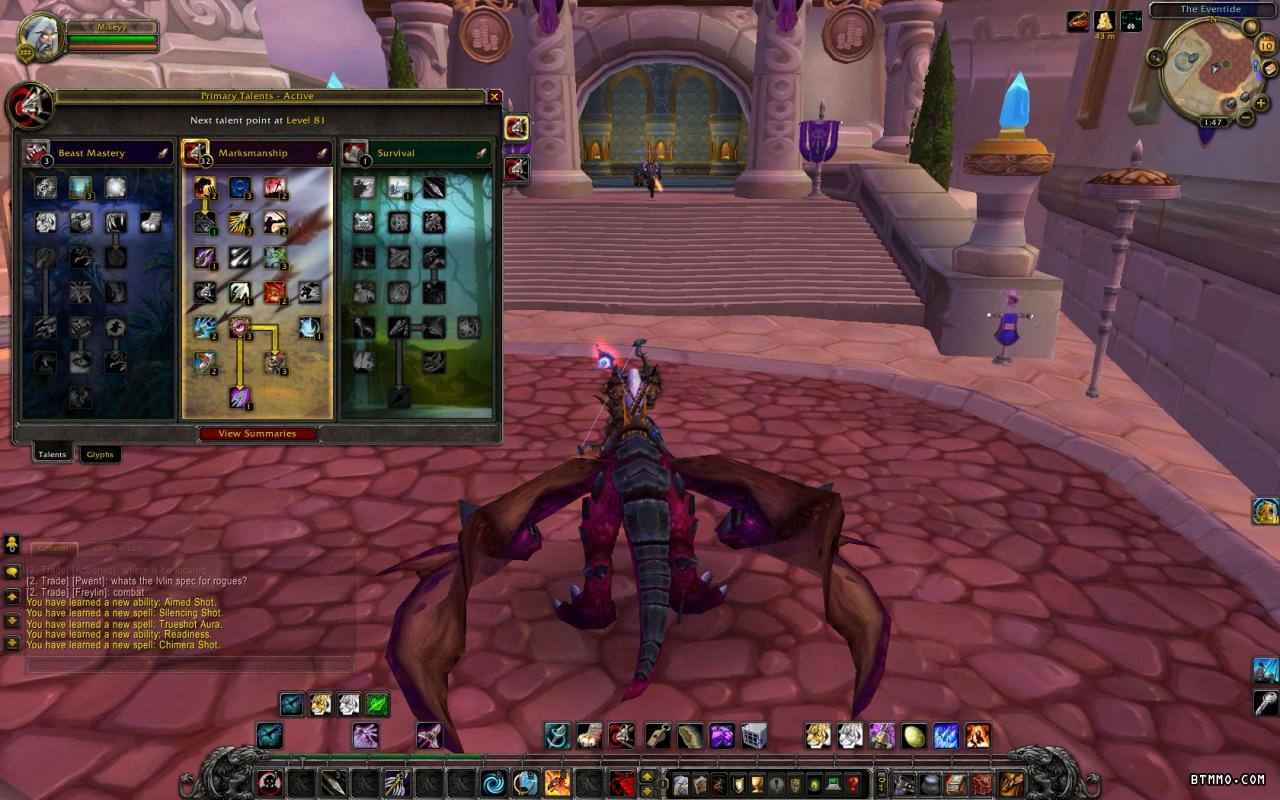Zoom out on the minimap

point(1246,117)
